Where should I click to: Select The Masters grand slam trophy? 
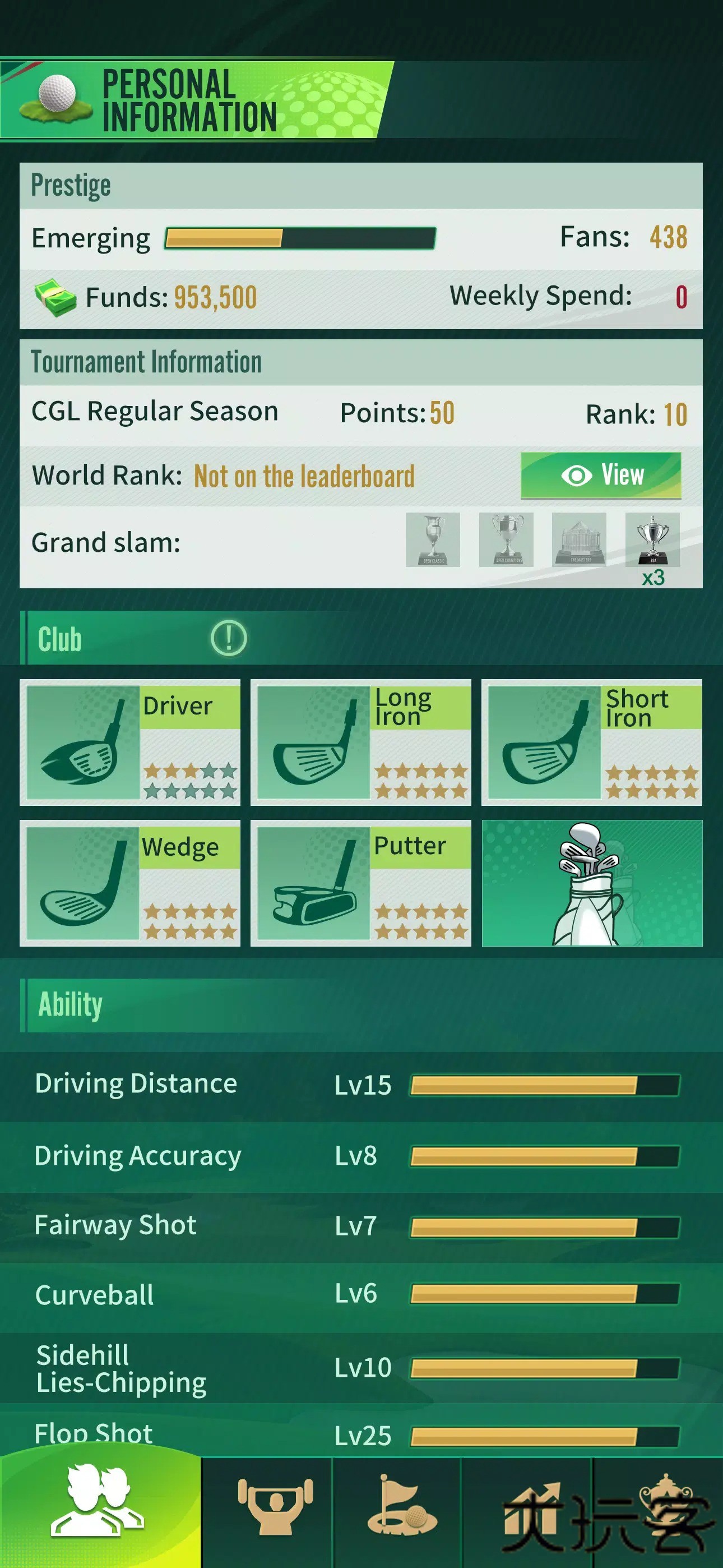click(578, 541)
